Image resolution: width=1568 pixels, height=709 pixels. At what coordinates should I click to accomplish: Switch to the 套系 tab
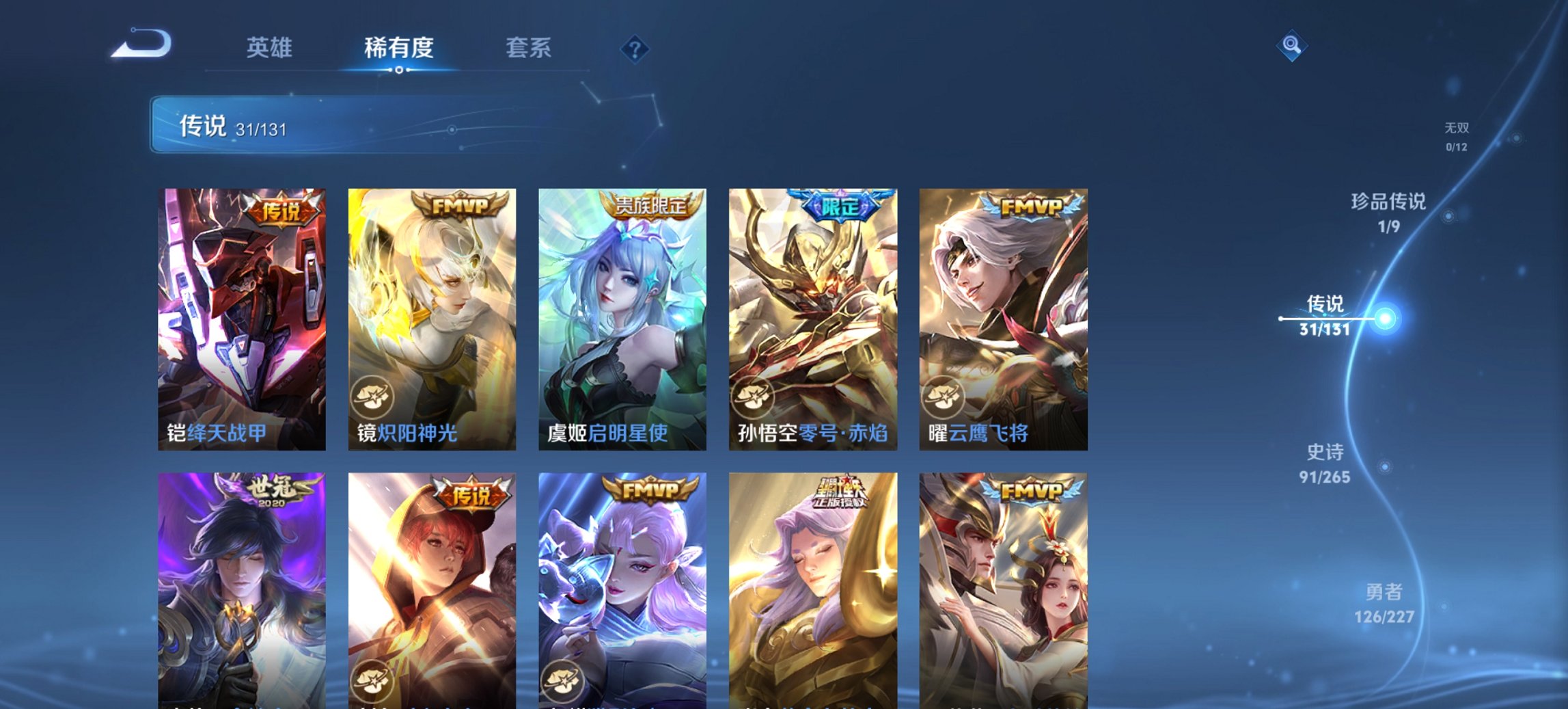tap(529, 48)
